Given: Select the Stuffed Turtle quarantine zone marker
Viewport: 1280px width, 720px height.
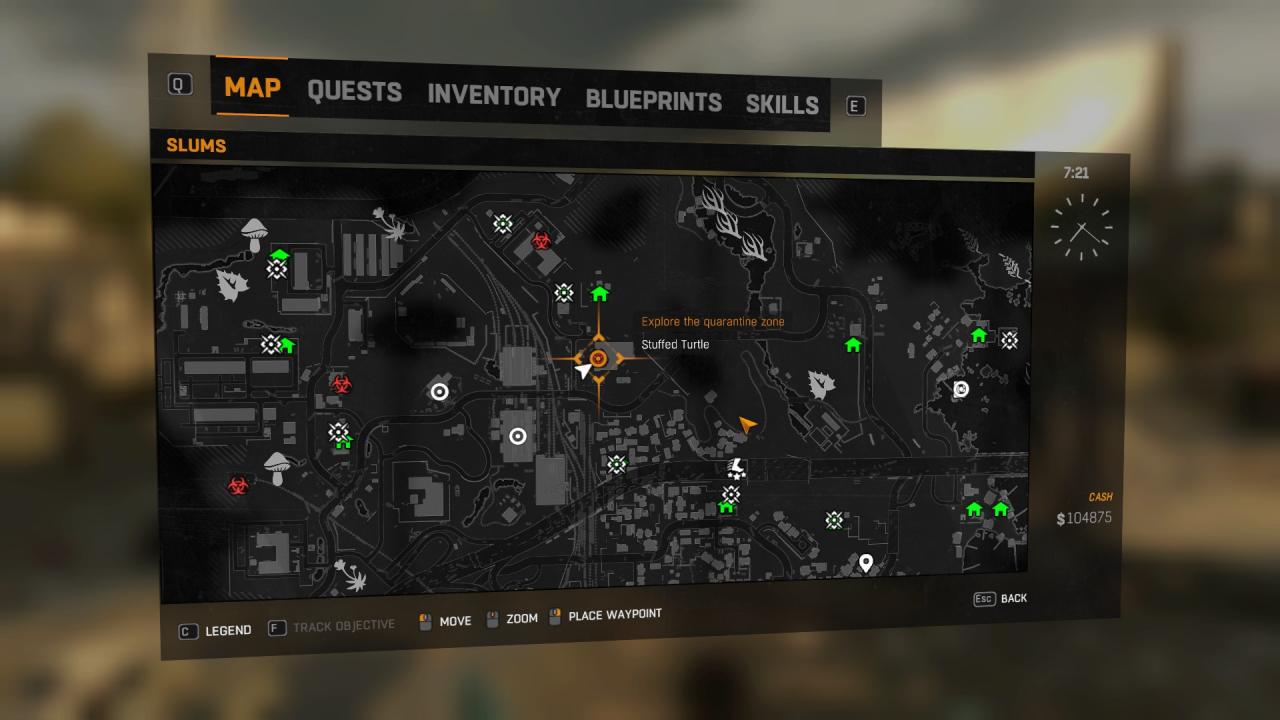Looking at the screenshot, I should (598, 358).
